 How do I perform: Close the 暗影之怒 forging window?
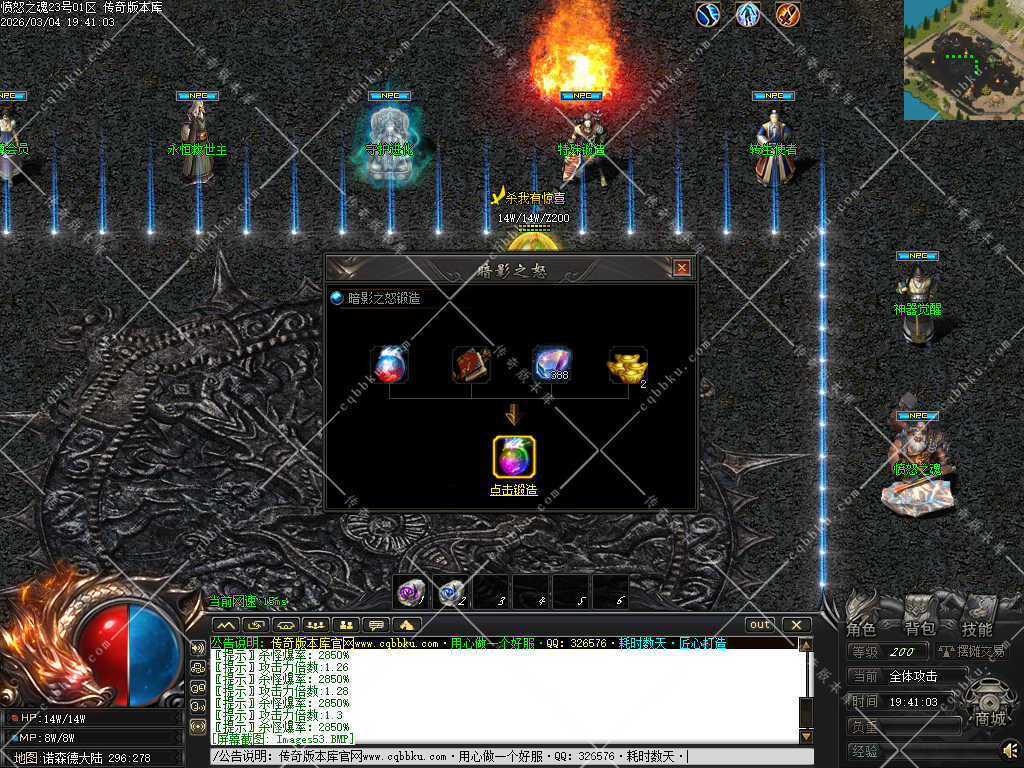pos(682,268)
